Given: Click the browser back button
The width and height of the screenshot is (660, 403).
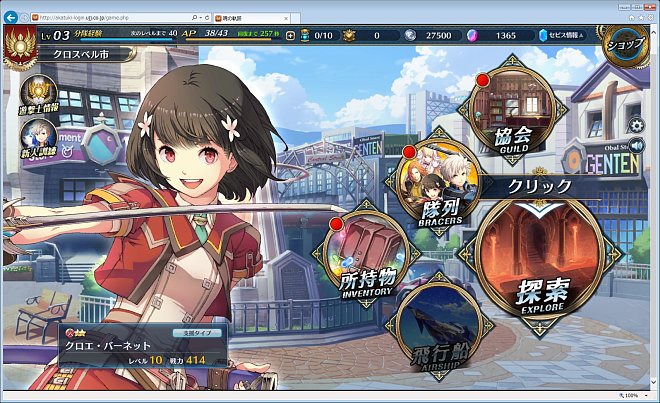Looking at the screenshot, I should pos(13,17).
